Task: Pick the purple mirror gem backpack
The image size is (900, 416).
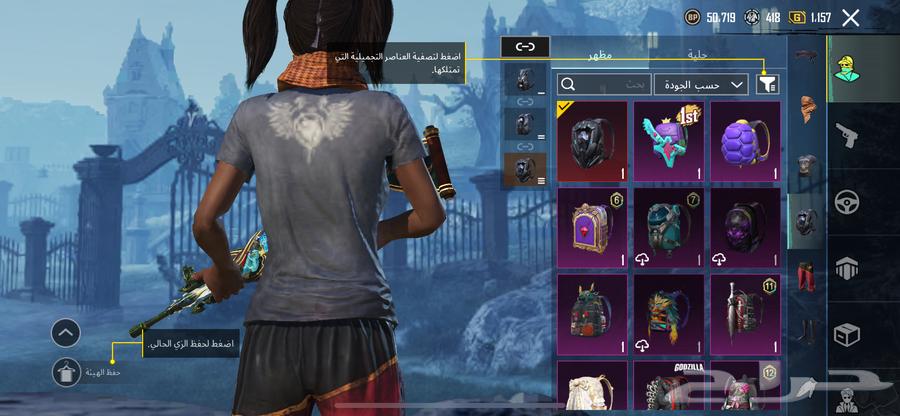Action: (591, 227)
